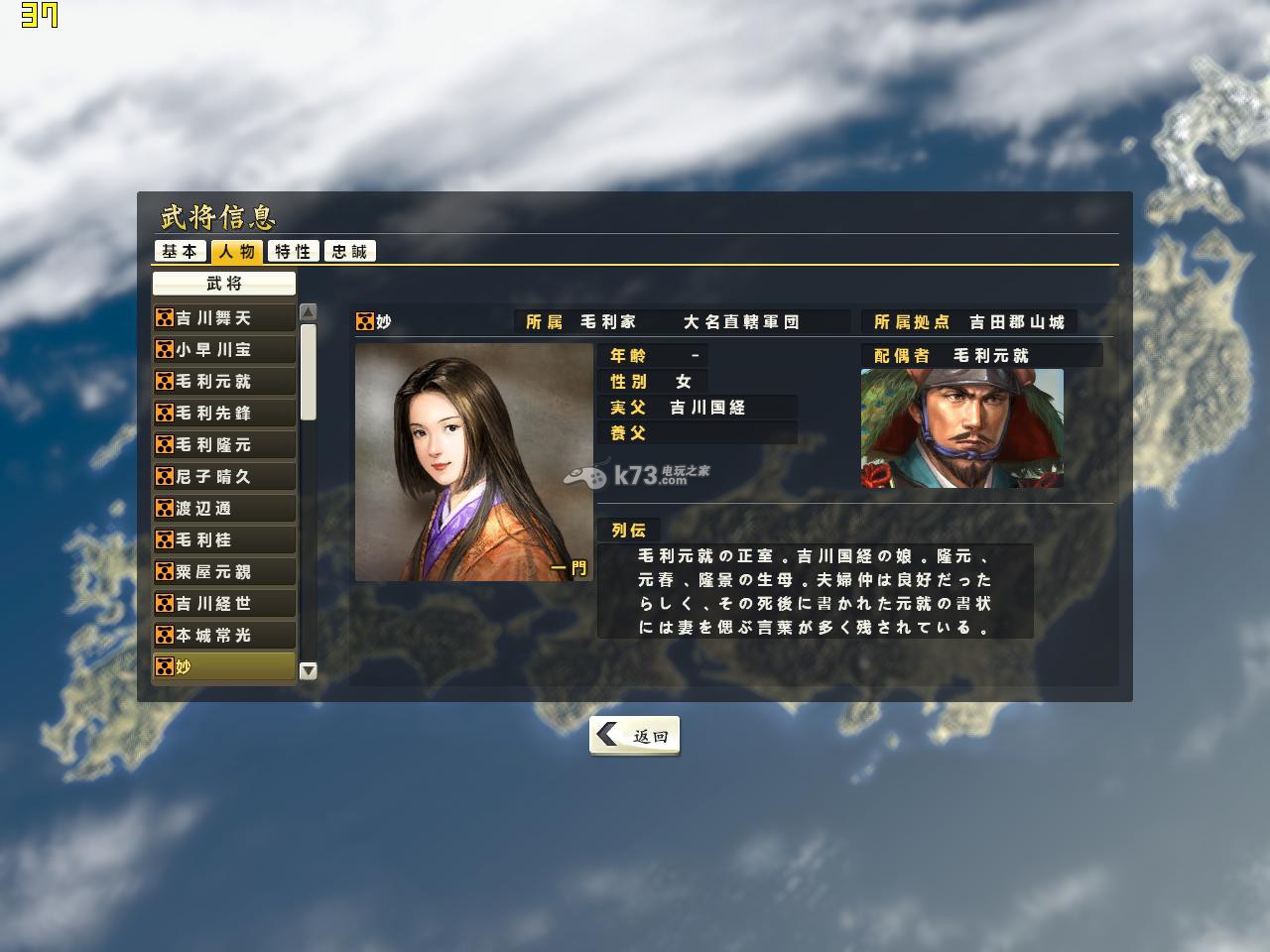Select 毛利隆元 in the list
1270x952 pixels.
224,445
